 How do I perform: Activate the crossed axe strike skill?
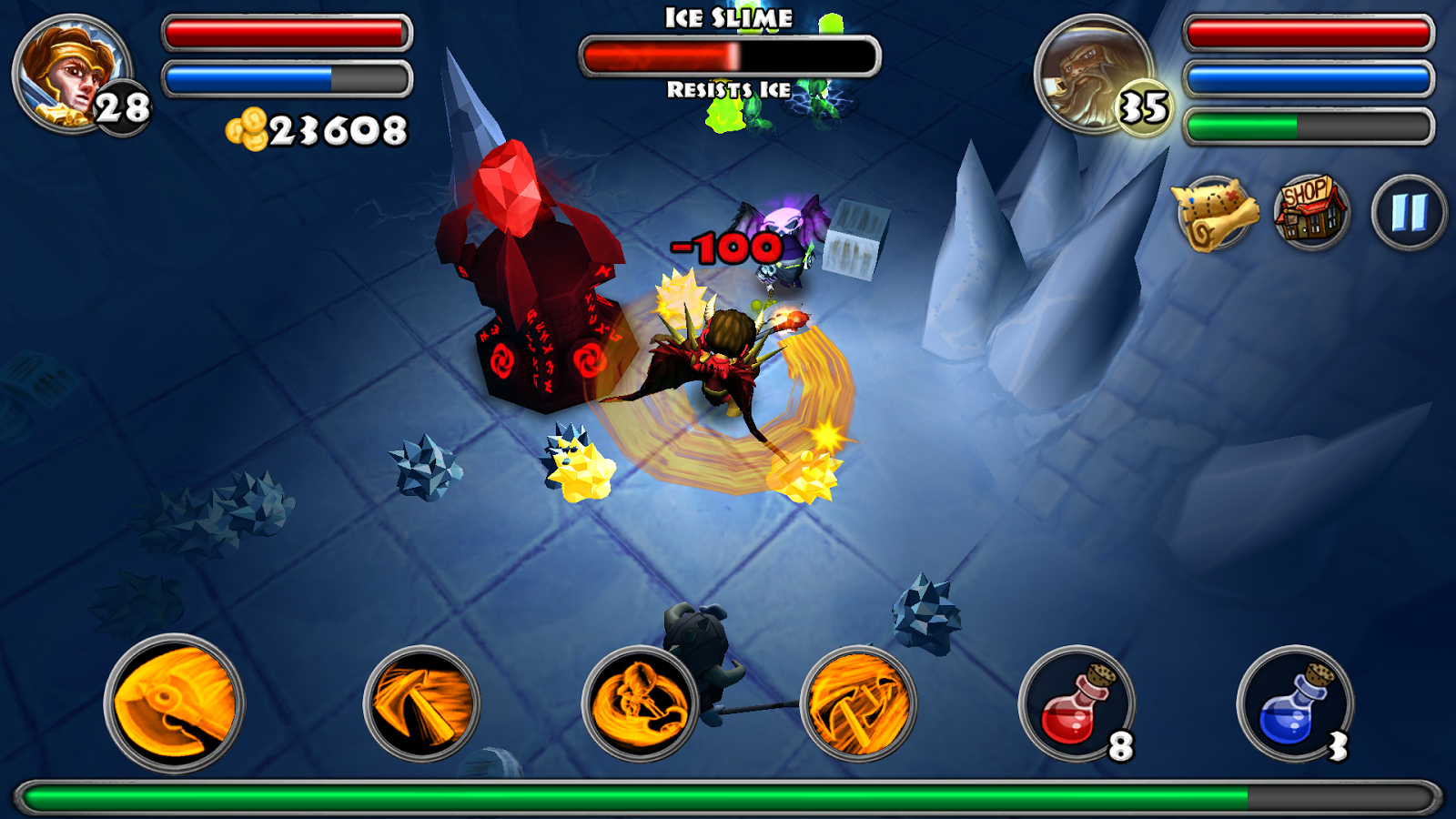pyautogui.click(x=858, y=703)
